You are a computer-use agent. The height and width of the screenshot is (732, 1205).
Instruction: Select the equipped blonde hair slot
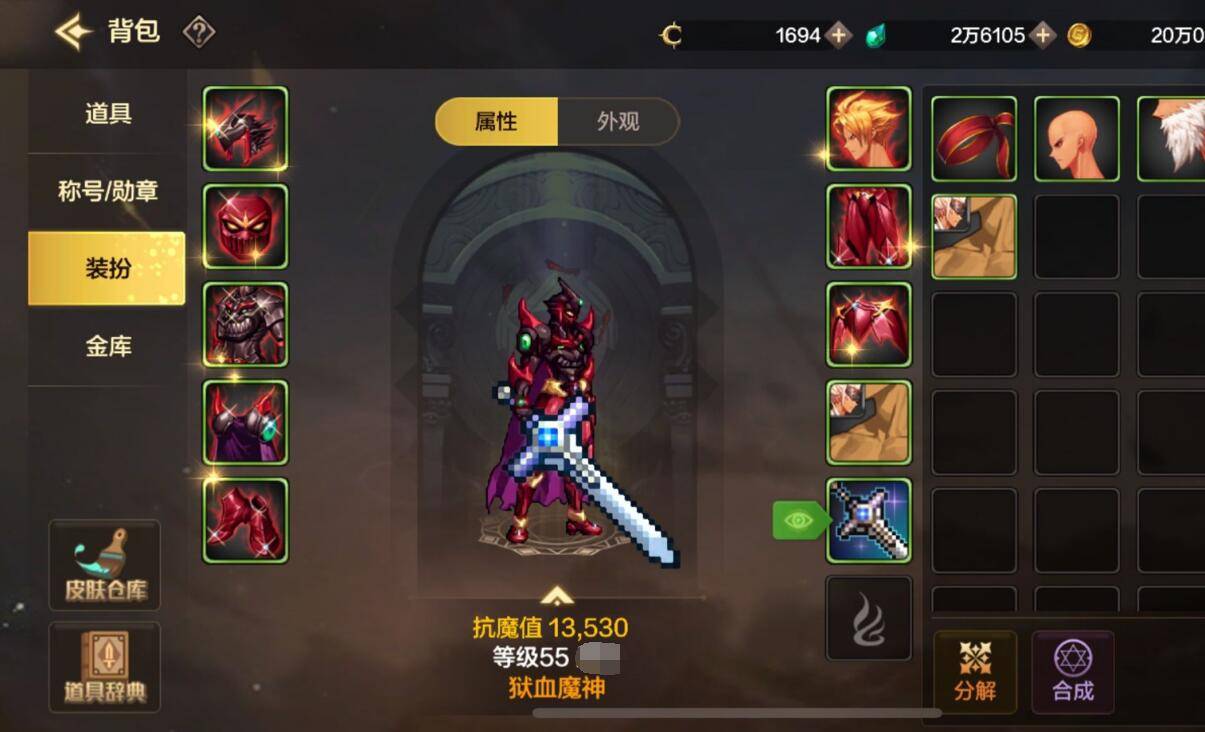click(868, 129)
